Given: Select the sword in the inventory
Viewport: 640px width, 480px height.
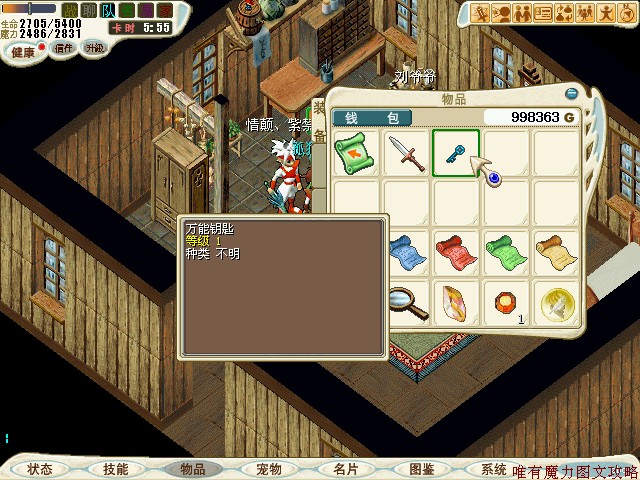Looking at the screenshot, I should (406, 152).
